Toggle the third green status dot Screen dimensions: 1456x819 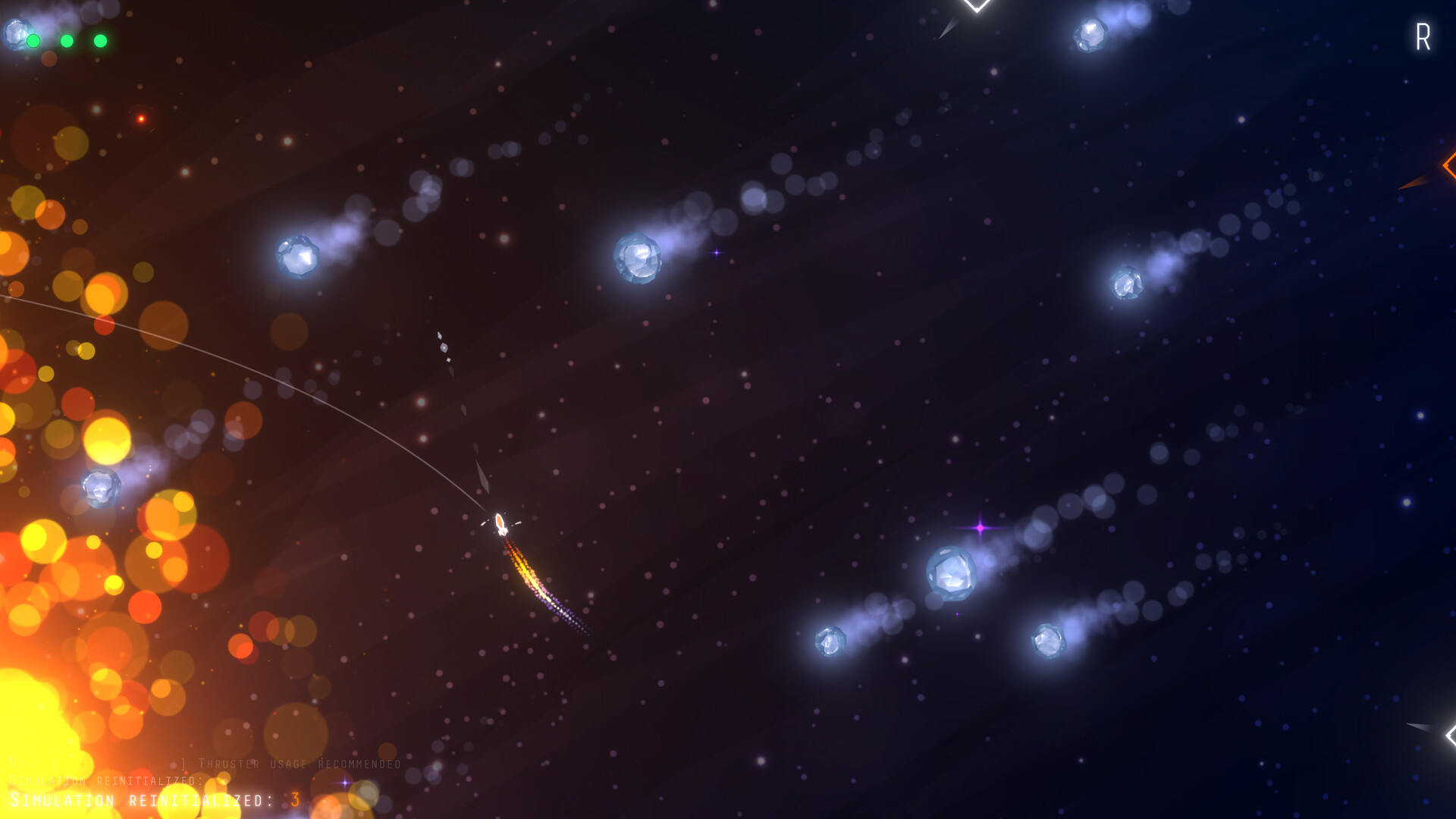point(101,40)
